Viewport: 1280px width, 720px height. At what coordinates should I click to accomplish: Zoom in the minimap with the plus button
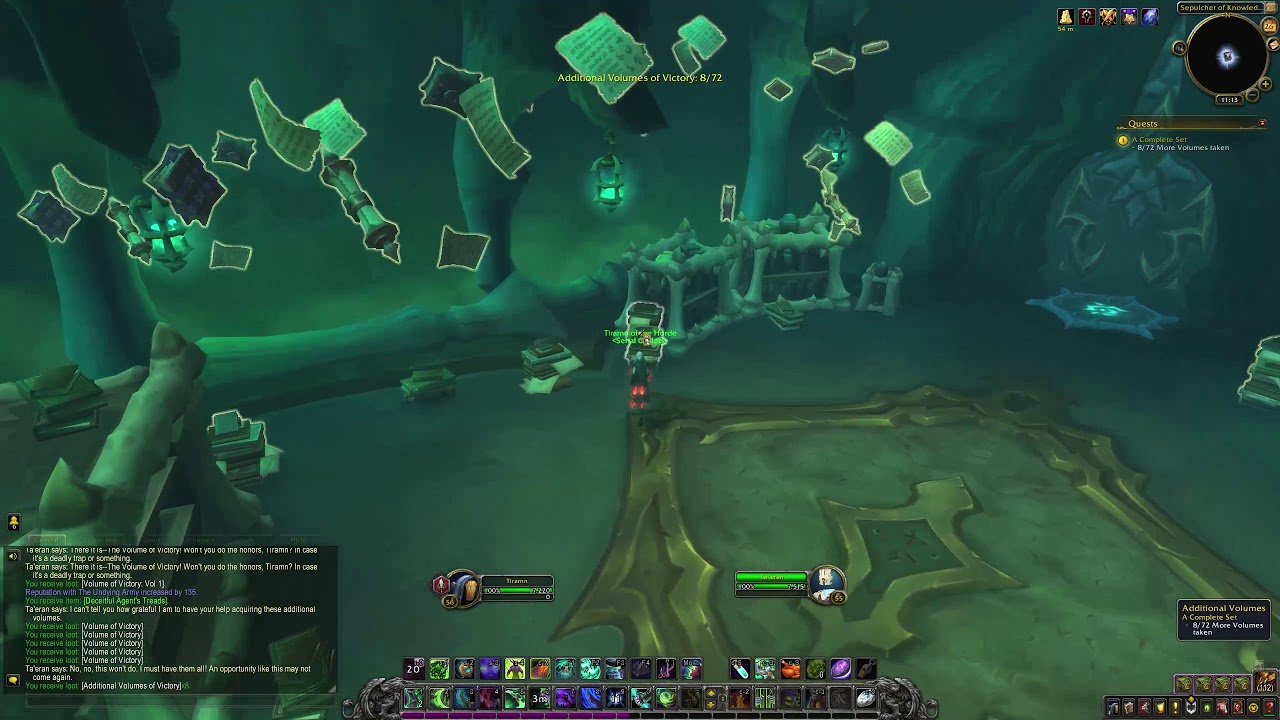[x=1266, y=84]
